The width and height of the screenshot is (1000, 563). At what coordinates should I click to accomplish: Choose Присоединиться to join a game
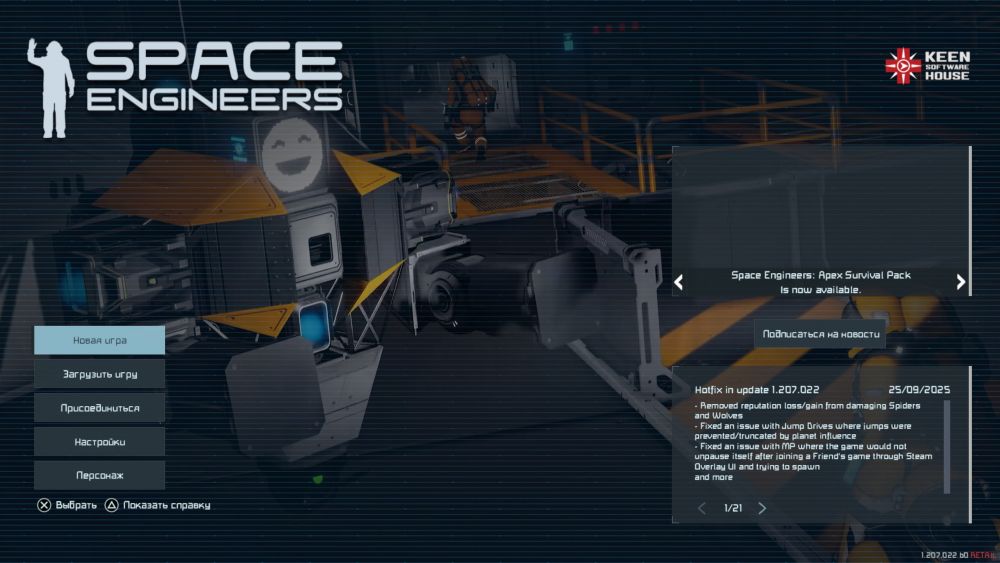point(99,408)
